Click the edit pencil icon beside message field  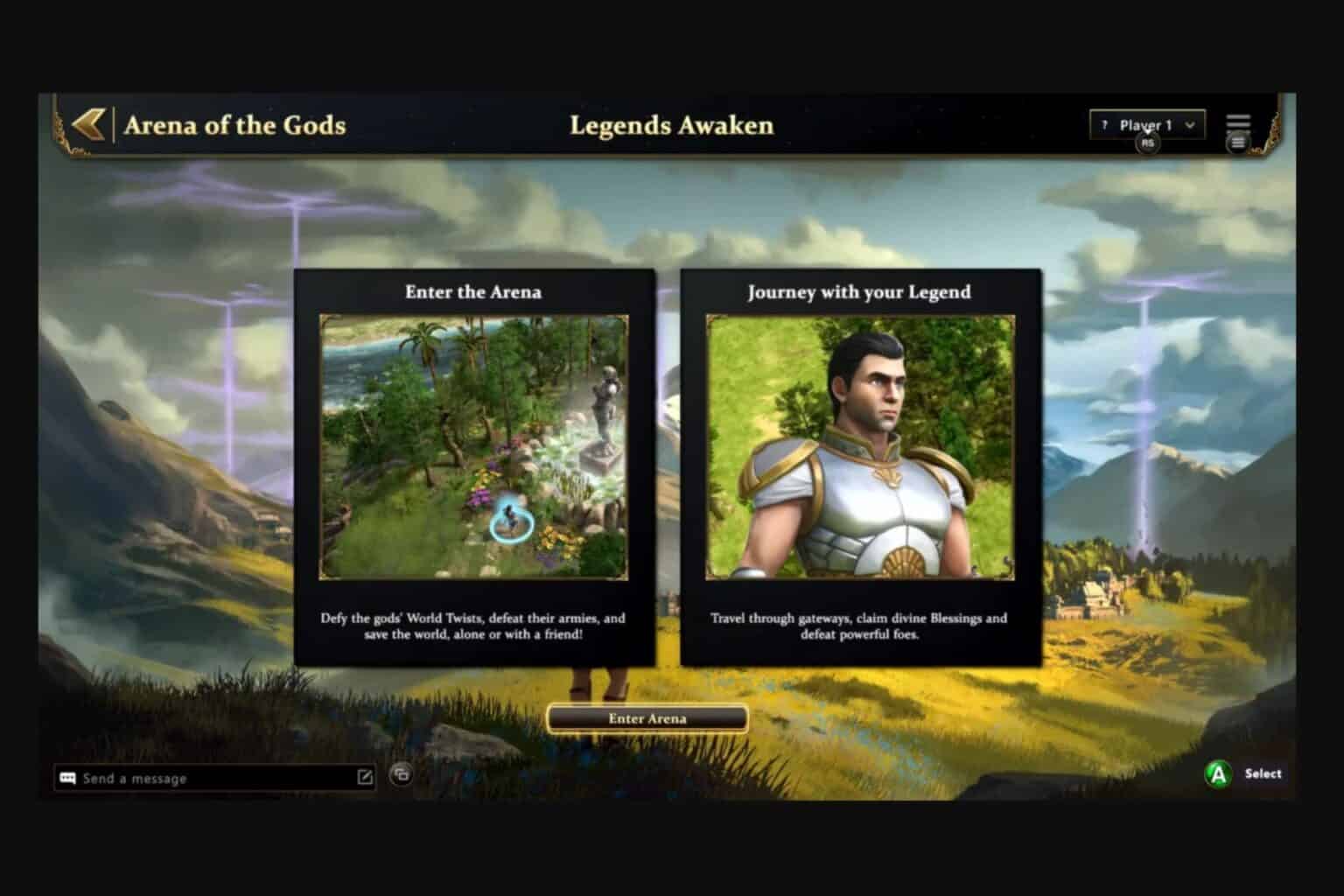click(x=366, y=777)
